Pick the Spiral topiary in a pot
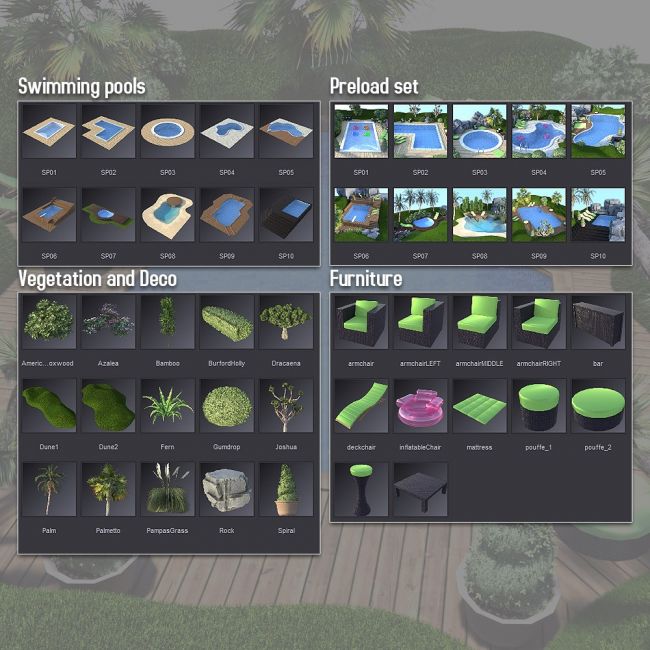 pyautogui.click(x=286, y=490)
